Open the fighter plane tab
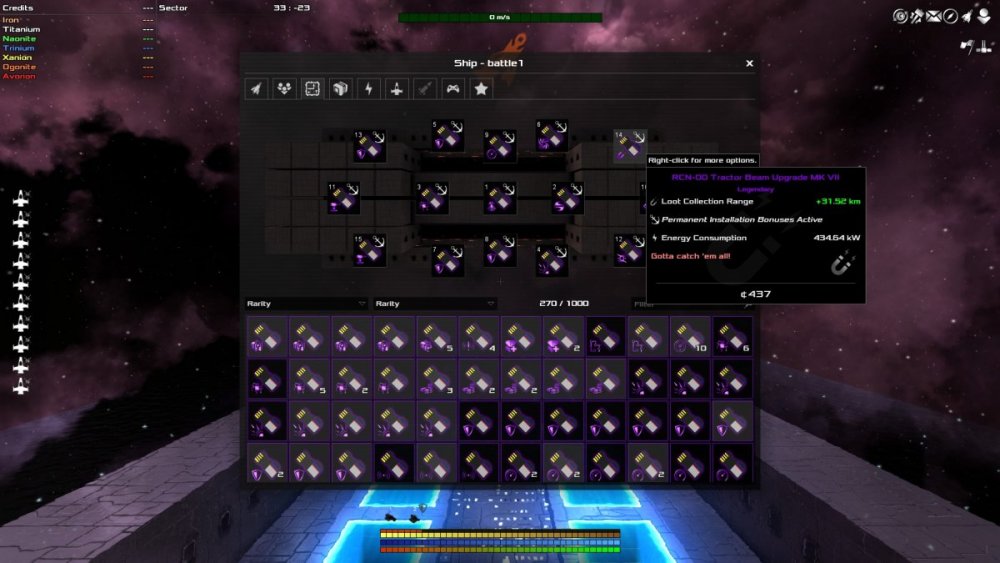This screenshot has width=1000, height=563. pos(397,89)
